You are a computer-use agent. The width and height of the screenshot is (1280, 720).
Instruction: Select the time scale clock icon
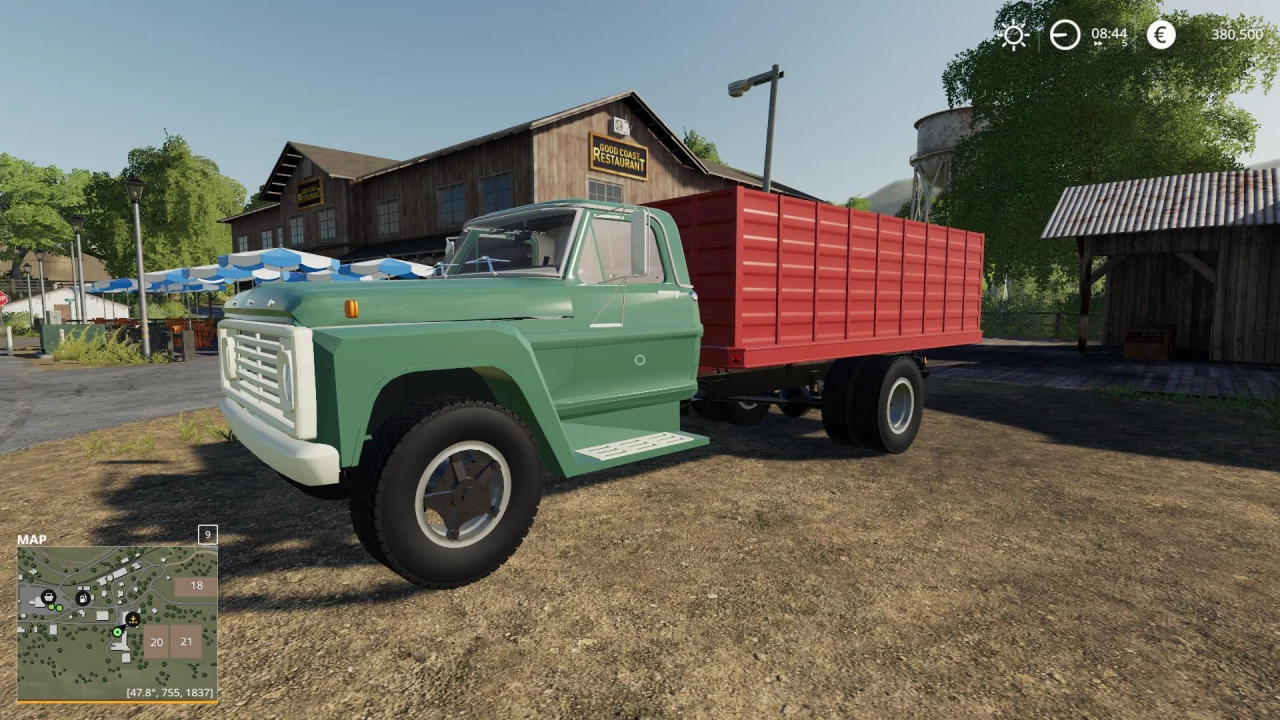tap(1065, 34)
